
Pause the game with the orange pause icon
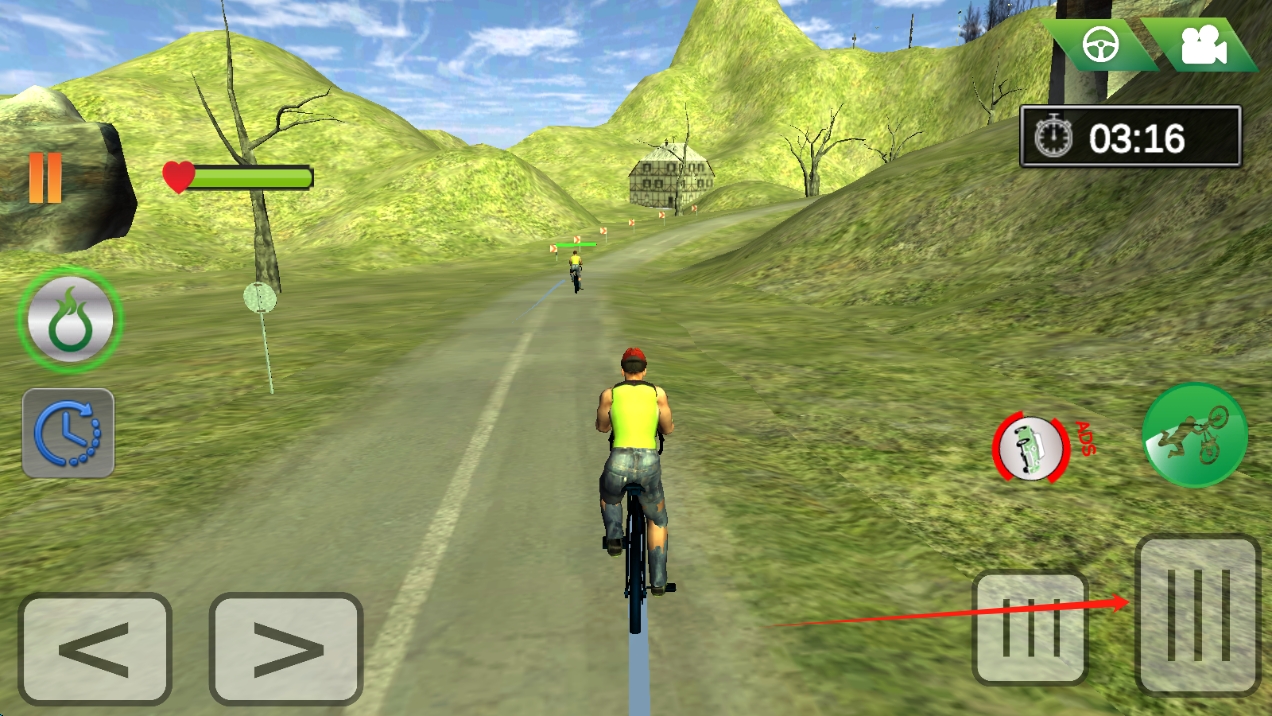45,178
